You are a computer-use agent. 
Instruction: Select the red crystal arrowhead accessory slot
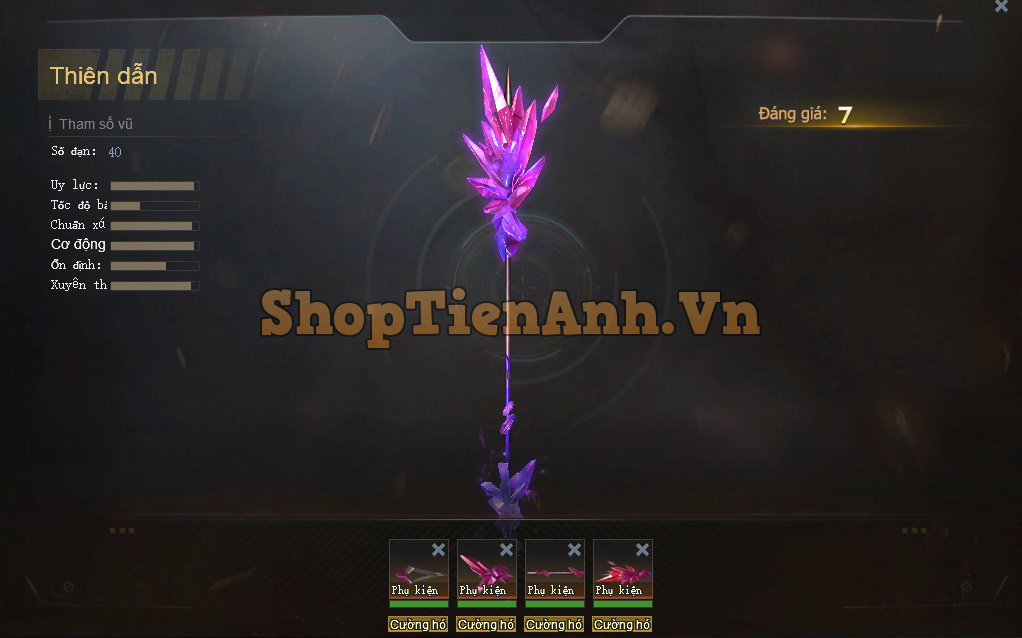(622, 572)
